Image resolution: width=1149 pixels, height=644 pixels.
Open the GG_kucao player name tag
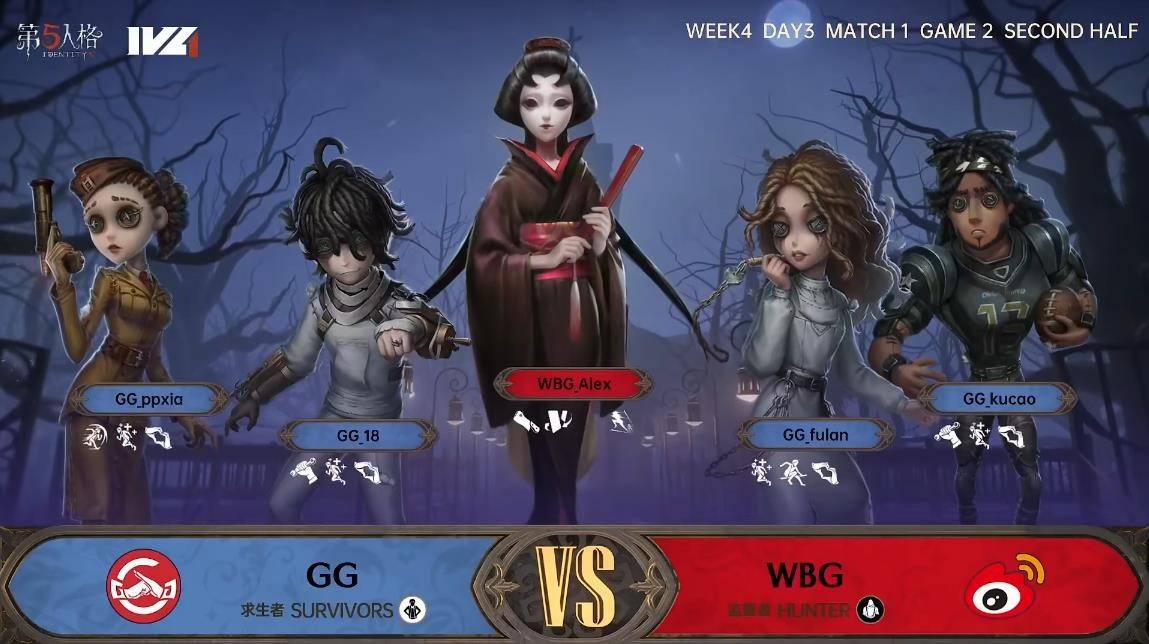coord(999,398)
